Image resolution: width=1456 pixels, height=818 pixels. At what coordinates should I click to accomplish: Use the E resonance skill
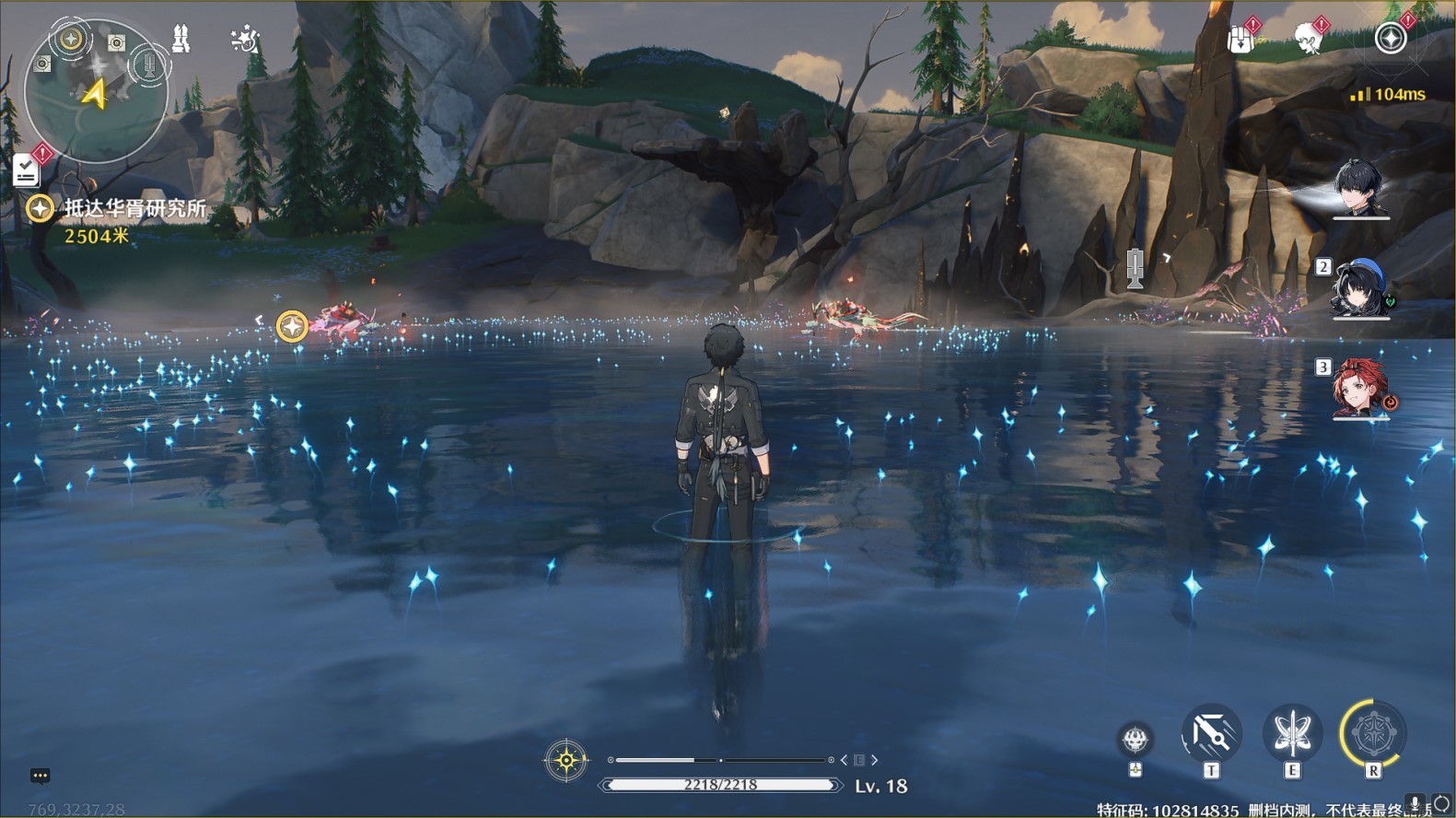[x=1292, y=734]
